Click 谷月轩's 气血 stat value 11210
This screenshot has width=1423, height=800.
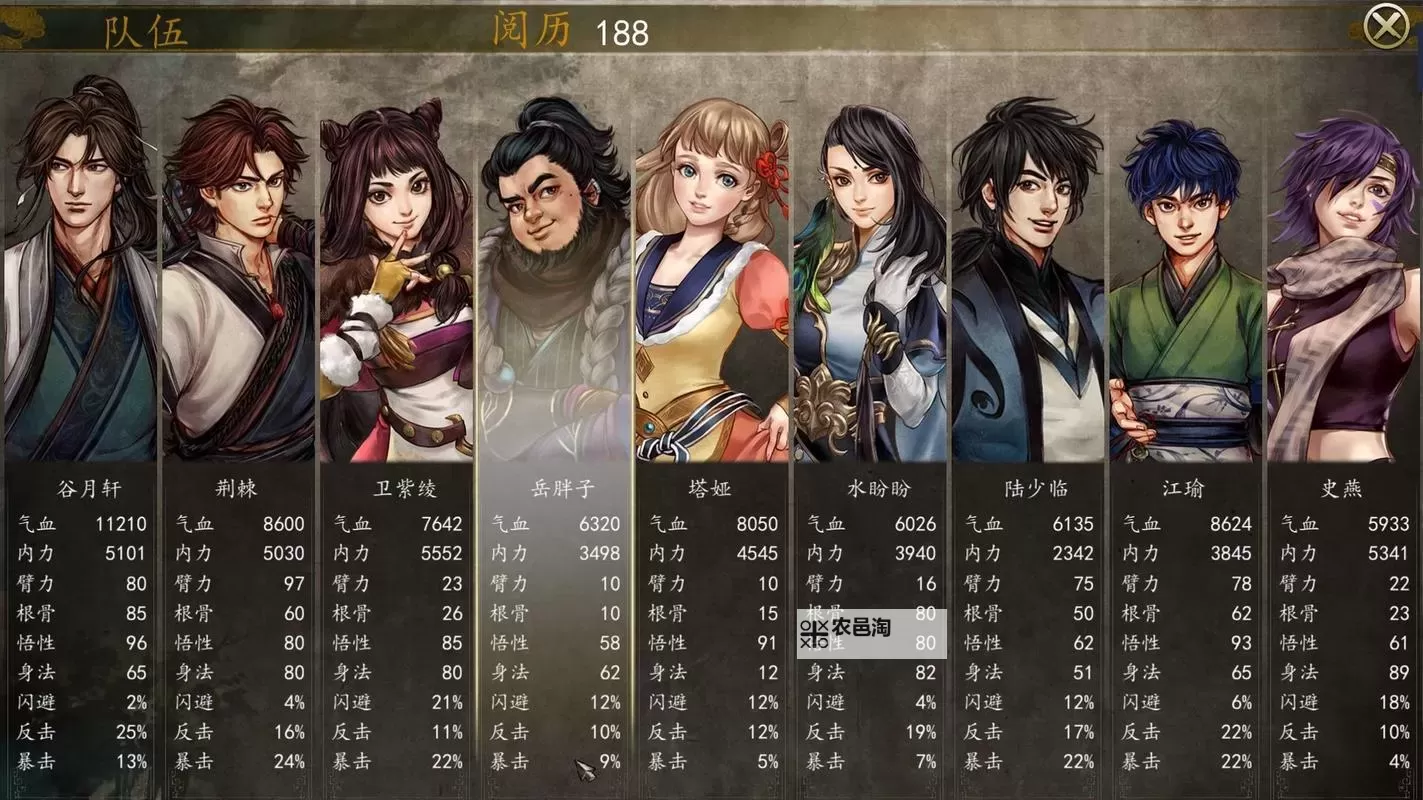(124, 523)
